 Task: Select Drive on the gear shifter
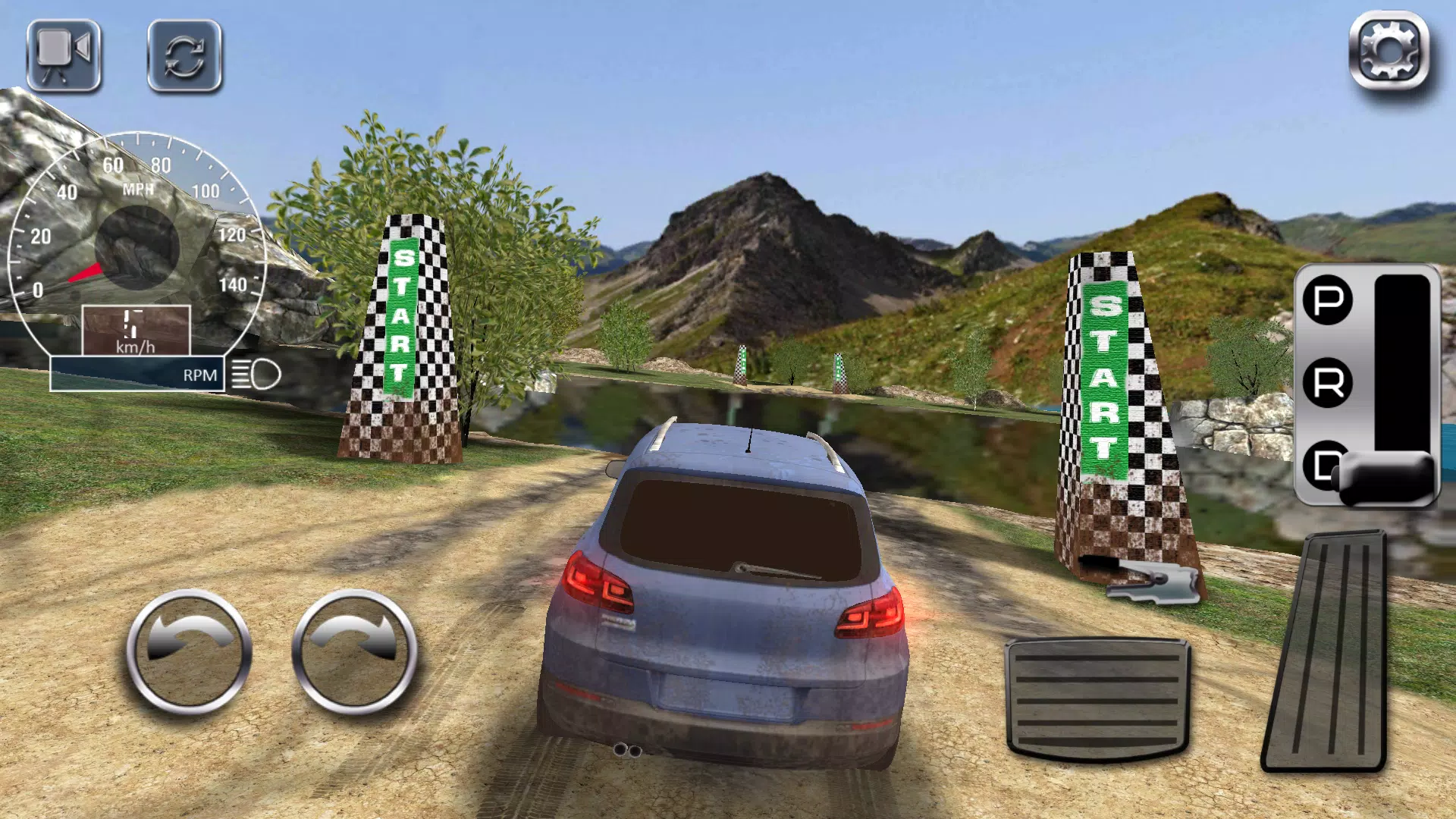1326,463
